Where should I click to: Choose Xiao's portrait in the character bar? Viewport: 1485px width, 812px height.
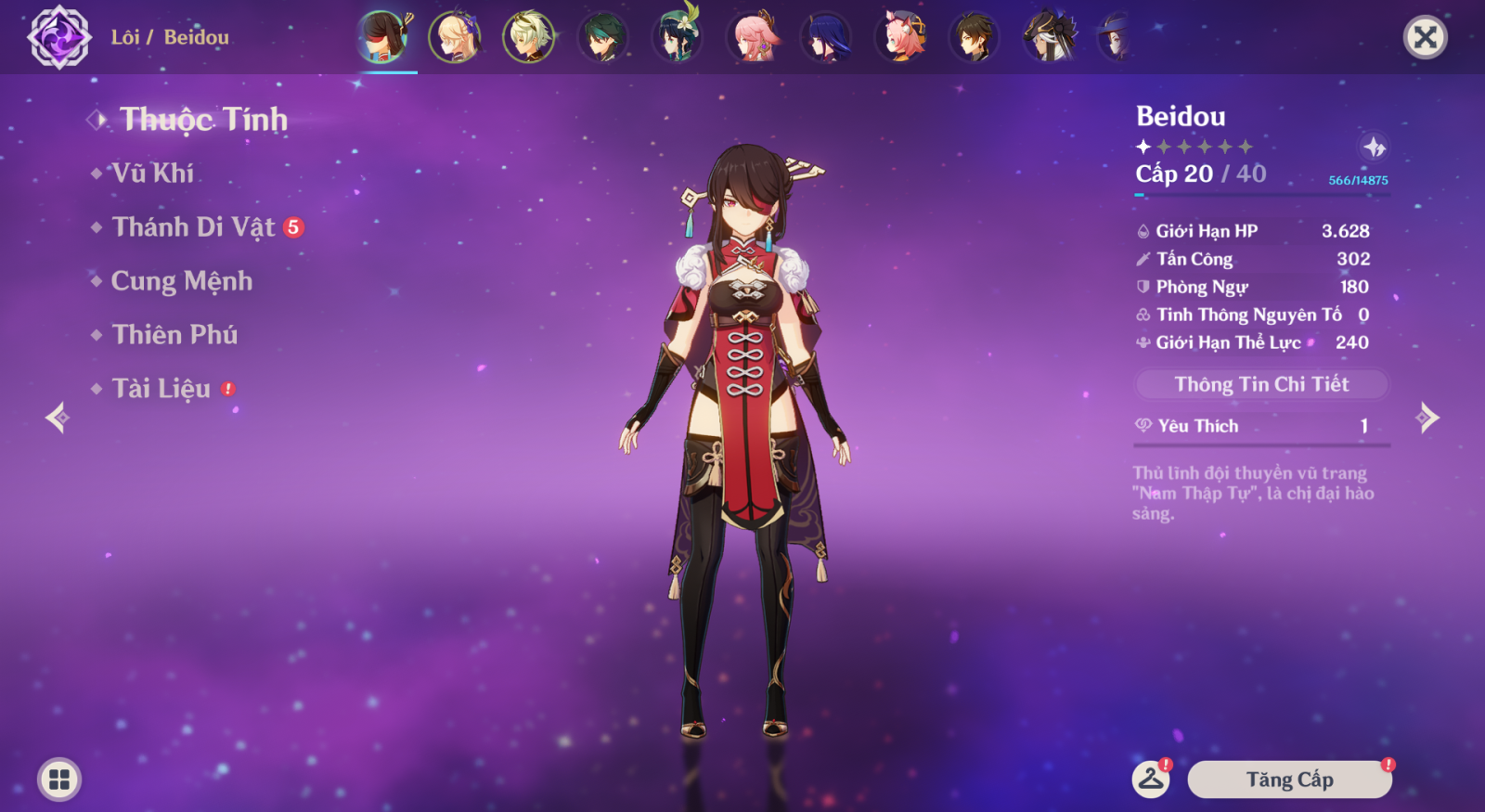pyautogui.click(x=602, y=37)
